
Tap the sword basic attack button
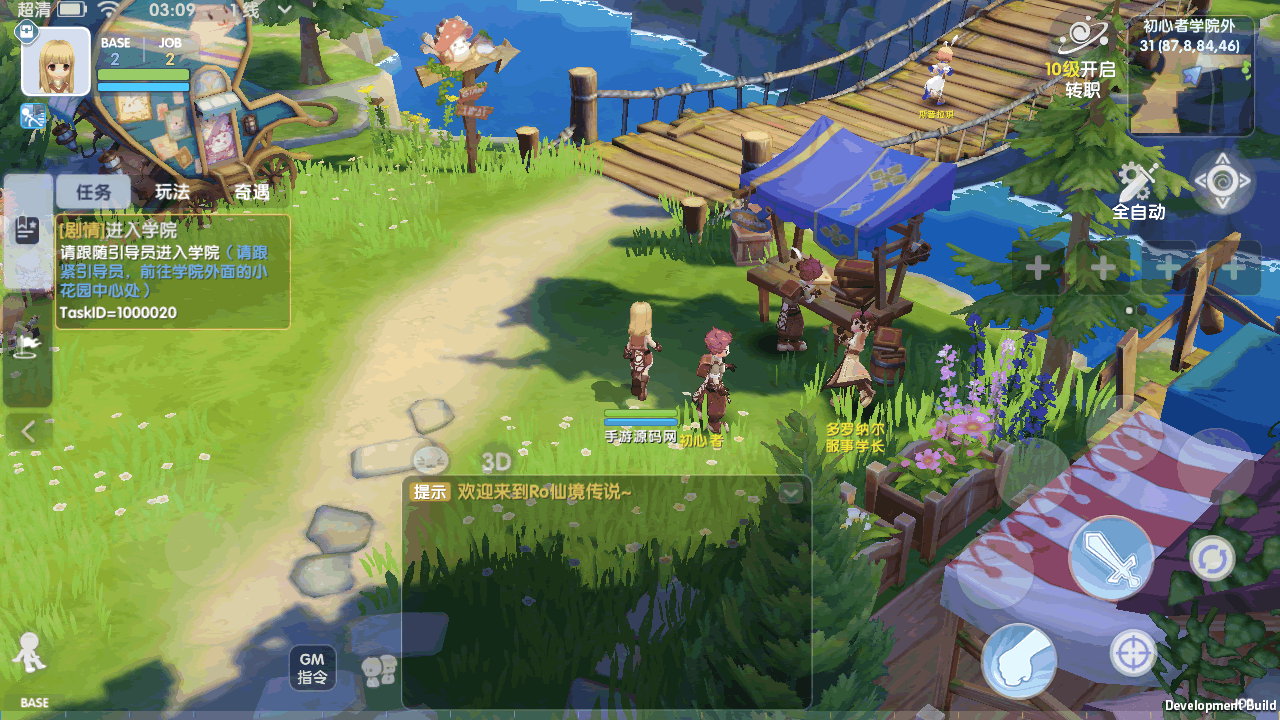click(1111, 558)
